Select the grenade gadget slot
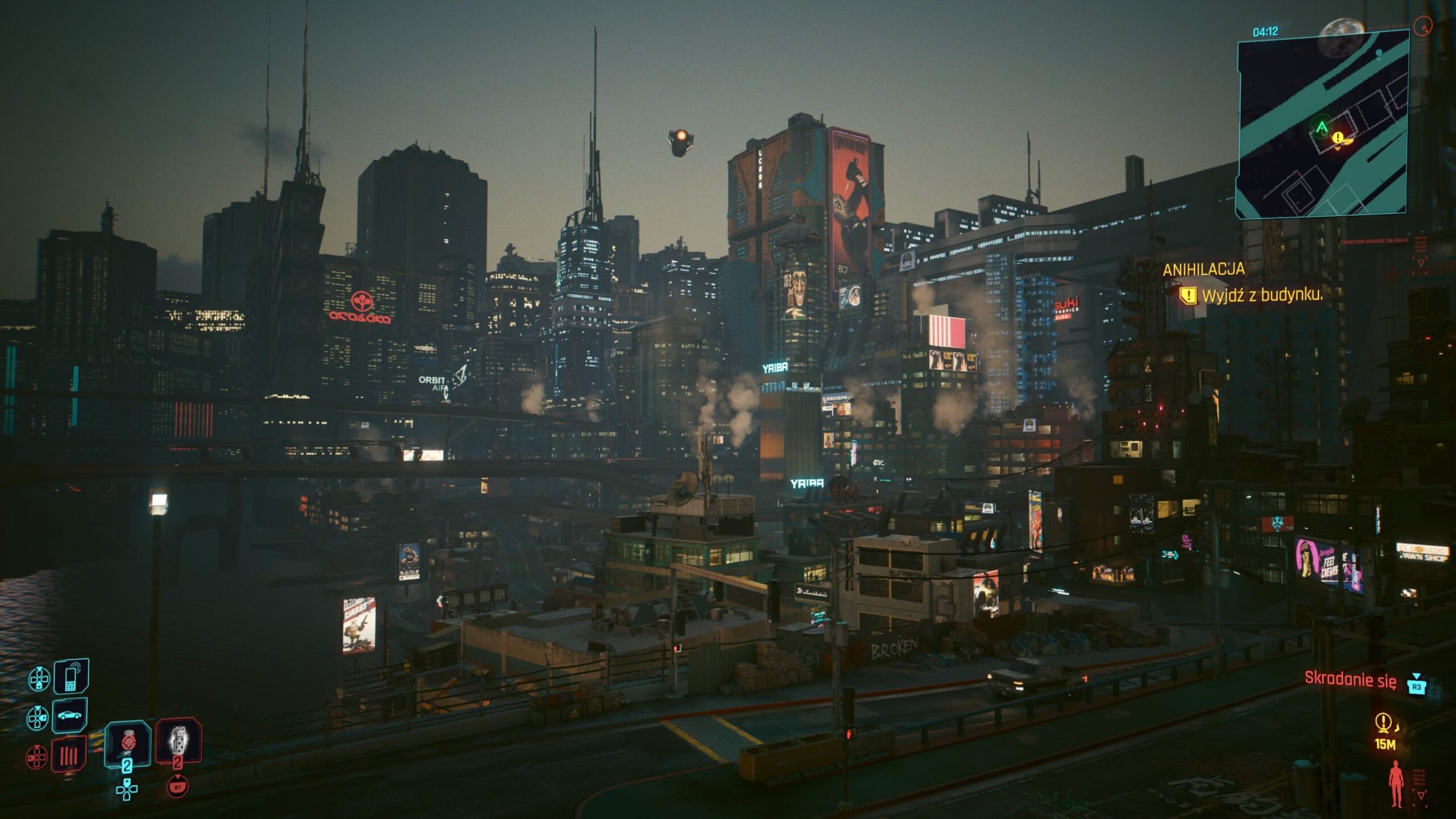Image resolution: width=1456 pixels, height=819 pixels. pos(178,740)
